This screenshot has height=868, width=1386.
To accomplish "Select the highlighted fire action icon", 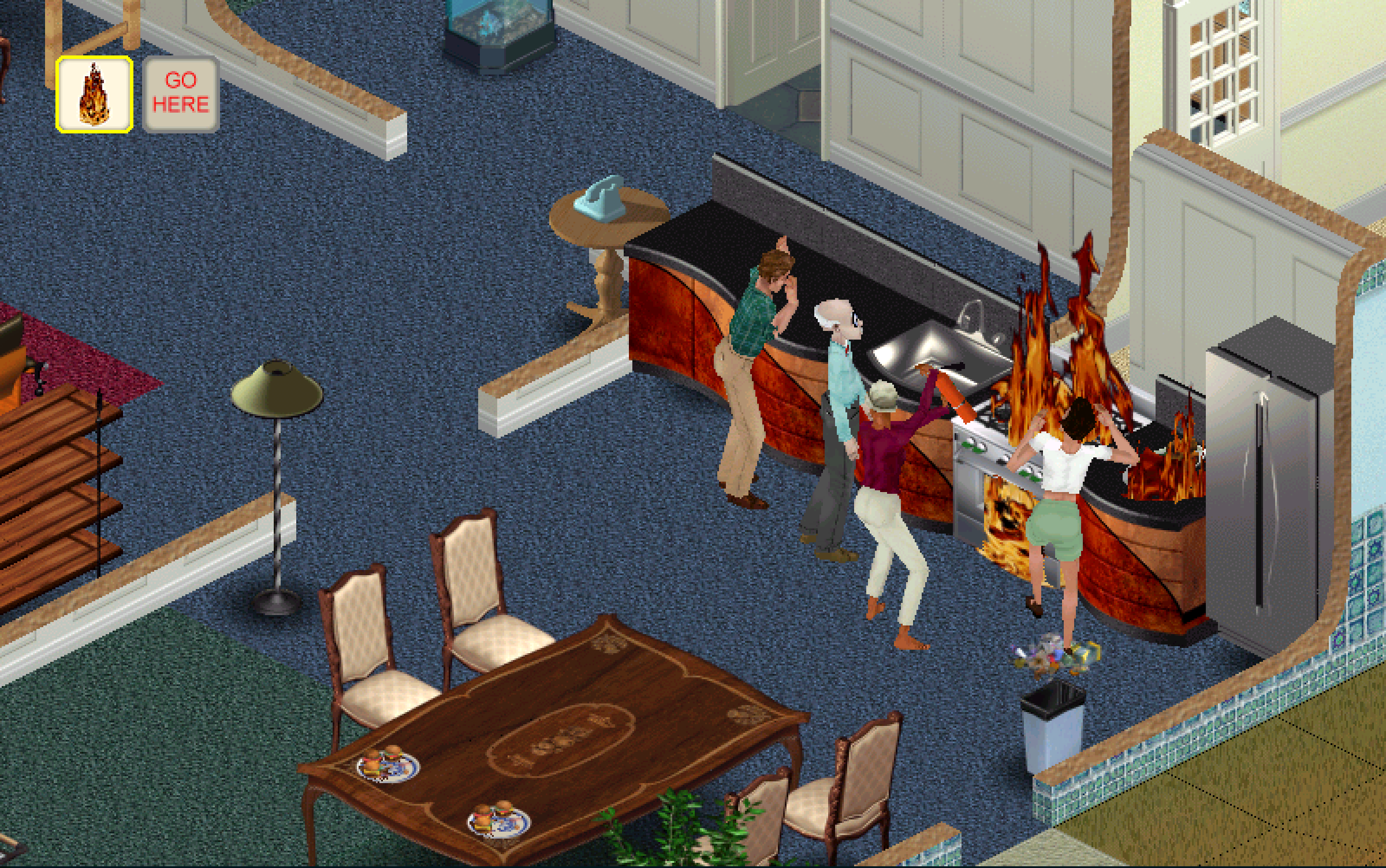I will click(x=94, y=95).
